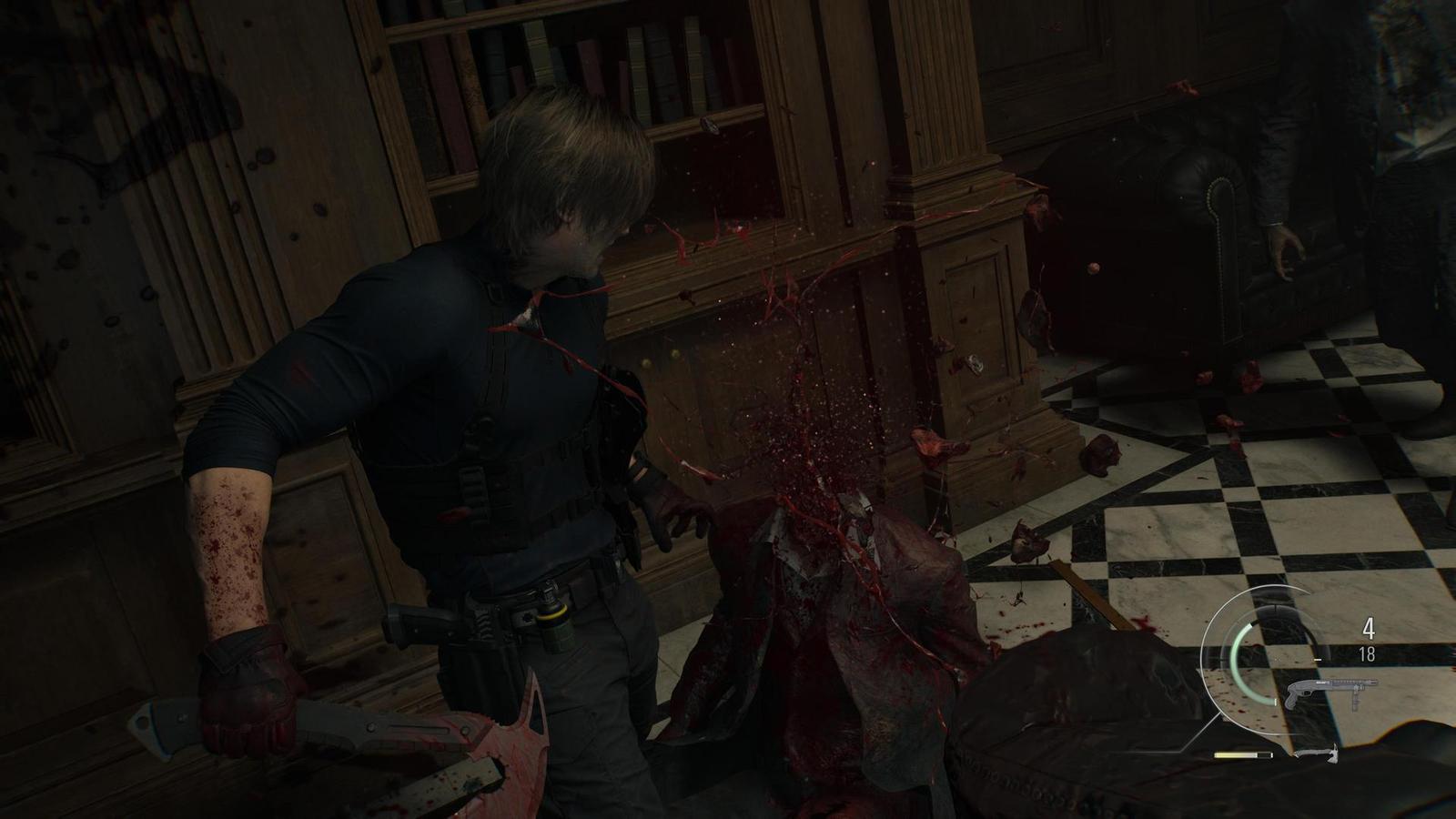Select the shotgun weapon icon in the HUD
1456x819 pixels.
point(1330,689)
